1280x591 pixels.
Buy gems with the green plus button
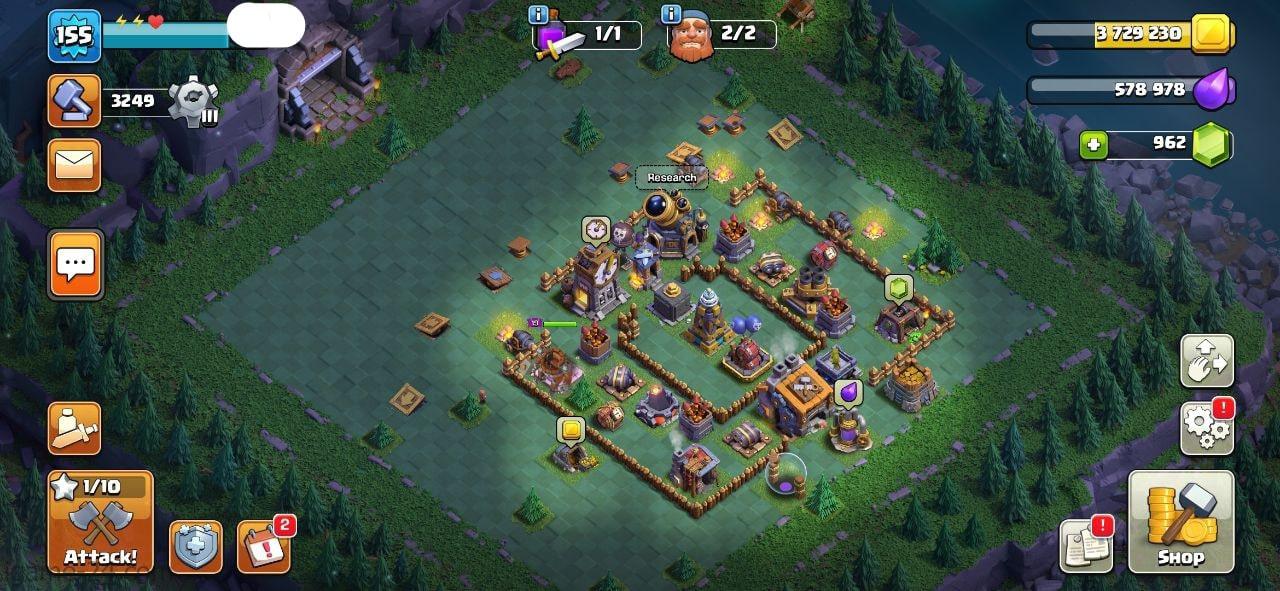1094,145
